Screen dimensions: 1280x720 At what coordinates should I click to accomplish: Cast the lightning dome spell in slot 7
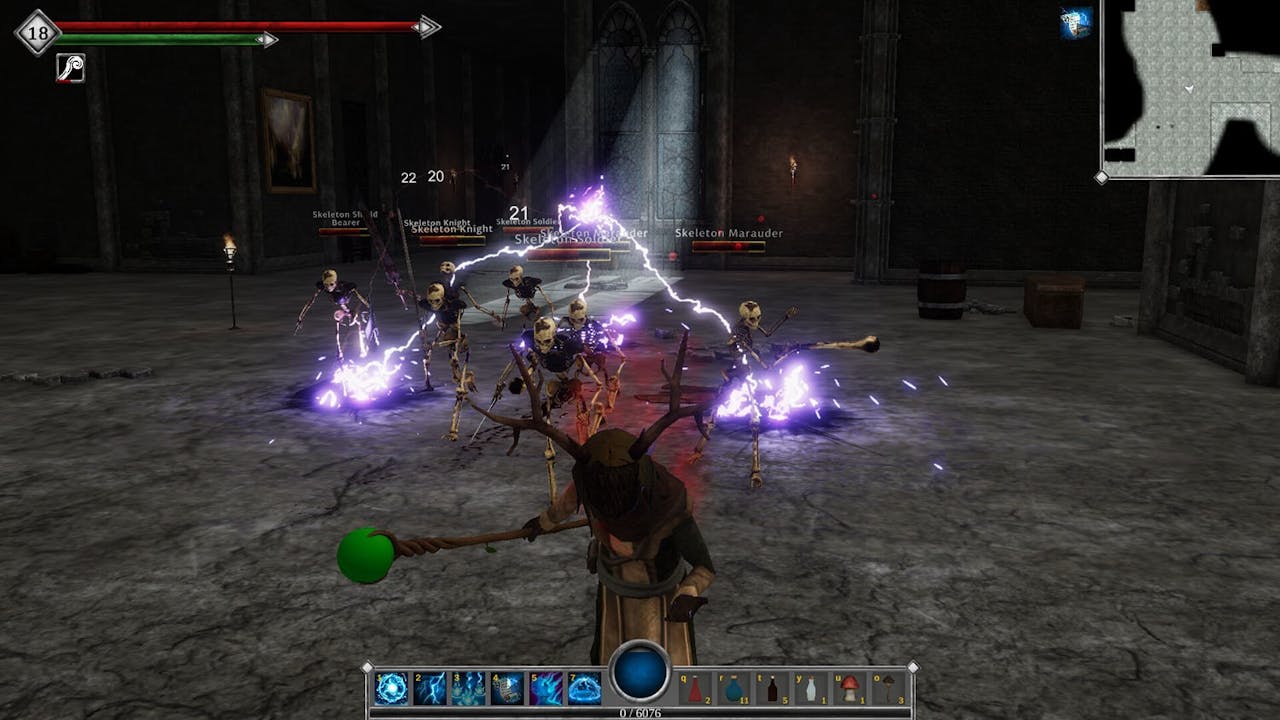(584, 688)
